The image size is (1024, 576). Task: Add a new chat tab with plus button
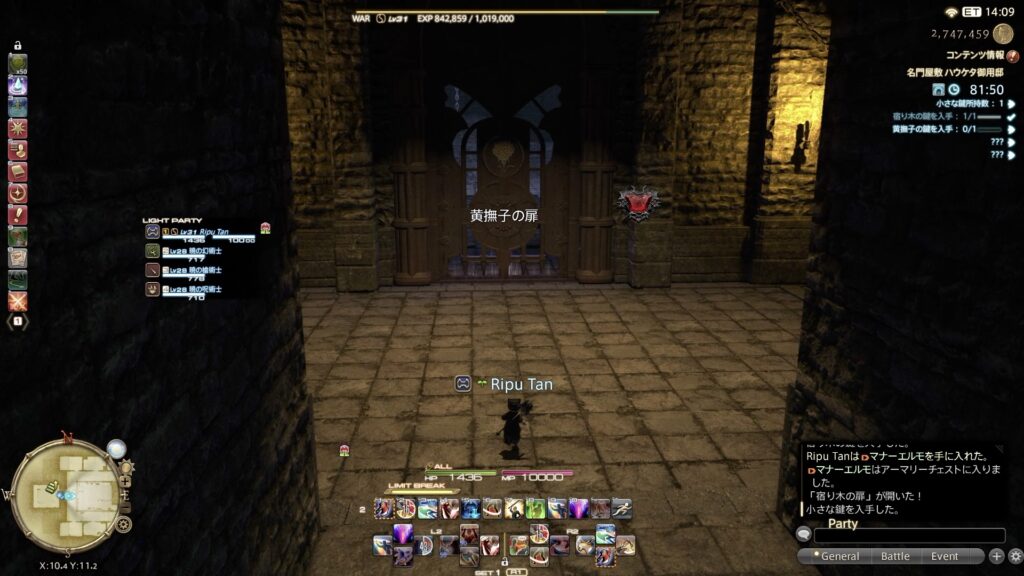[996, 556]
